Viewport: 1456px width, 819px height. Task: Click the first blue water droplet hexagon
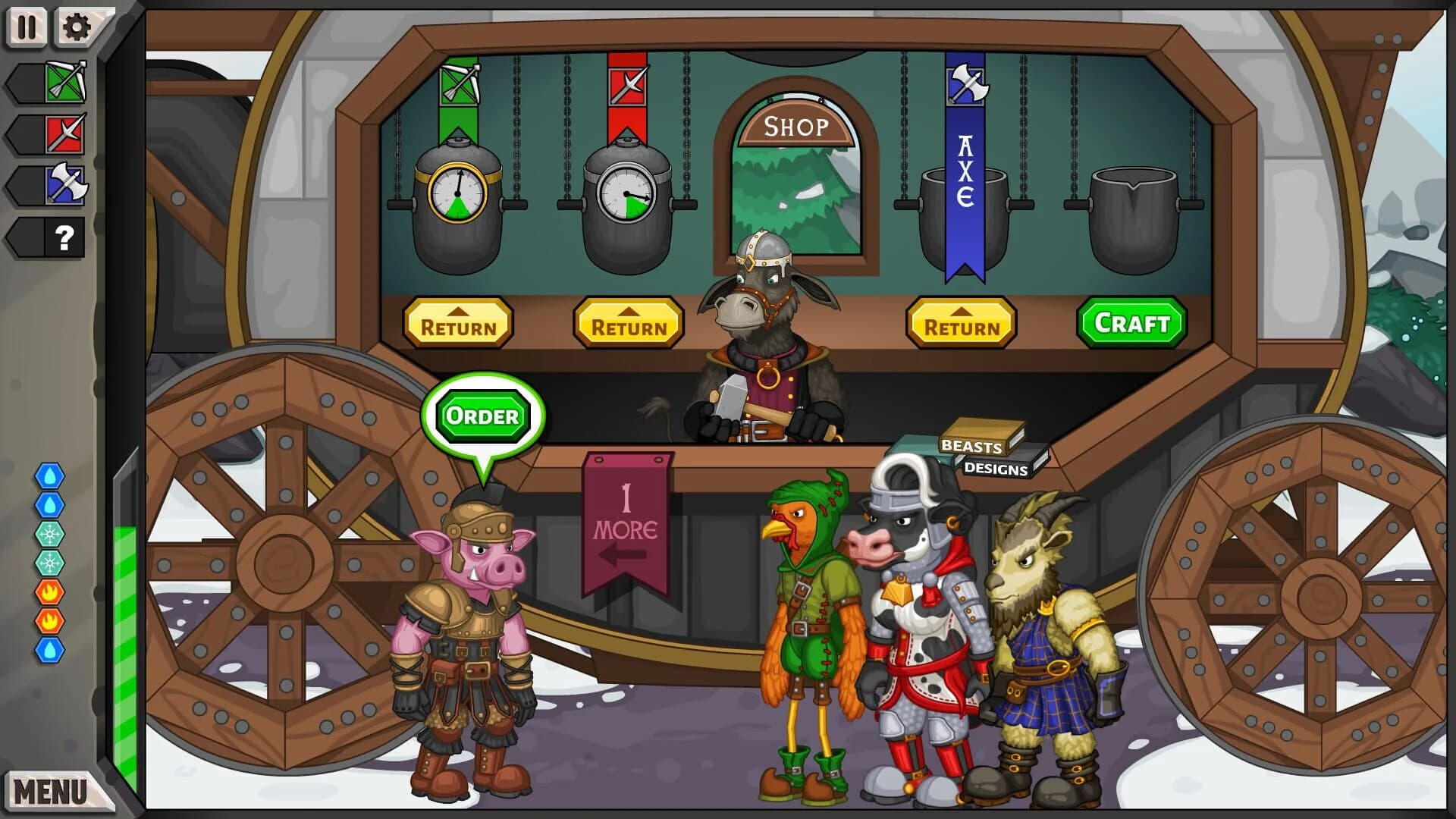[x=48, y=475]
